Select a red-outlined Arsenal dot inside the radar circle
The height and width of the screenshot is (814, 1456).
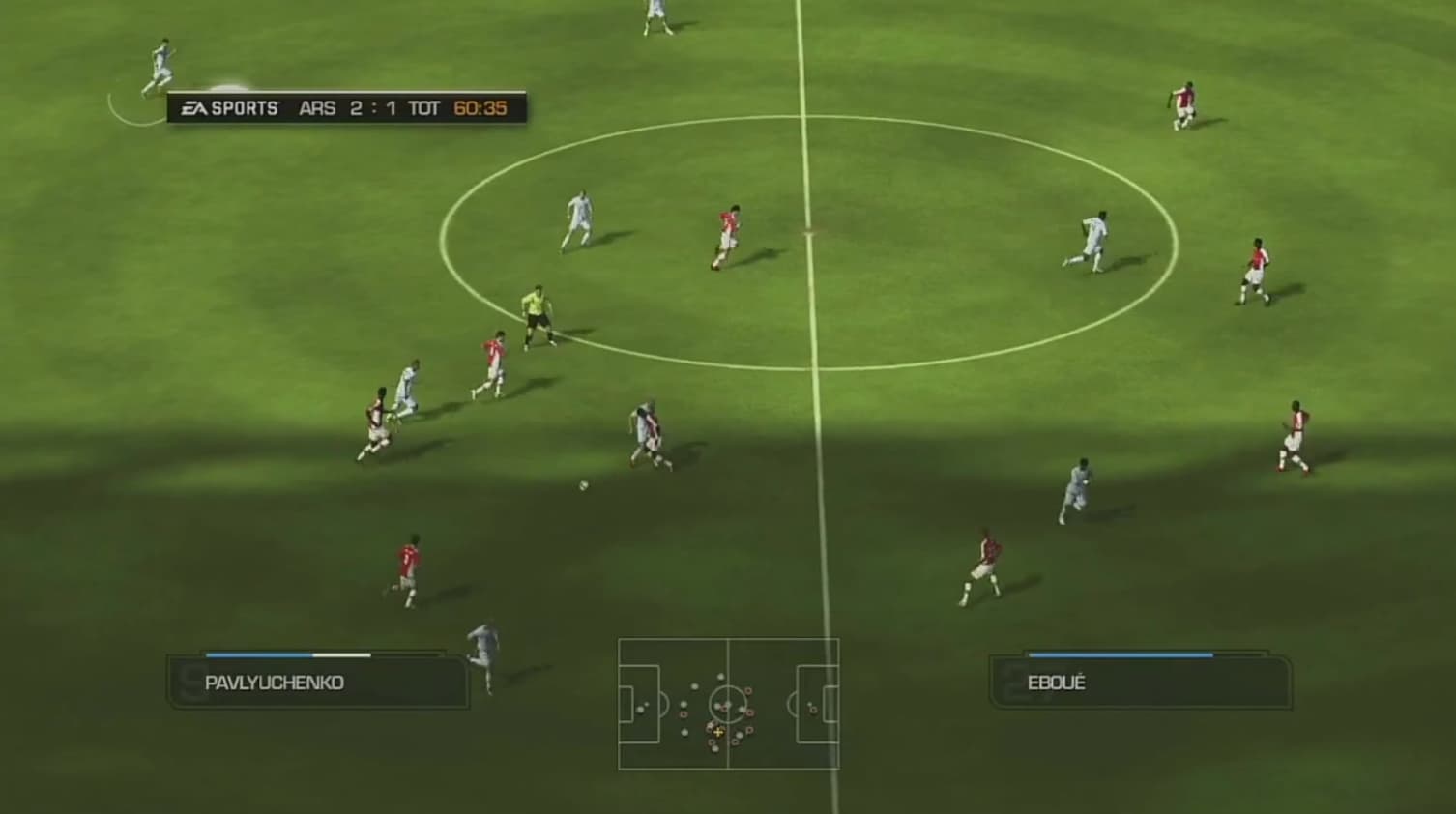point(724,708)
